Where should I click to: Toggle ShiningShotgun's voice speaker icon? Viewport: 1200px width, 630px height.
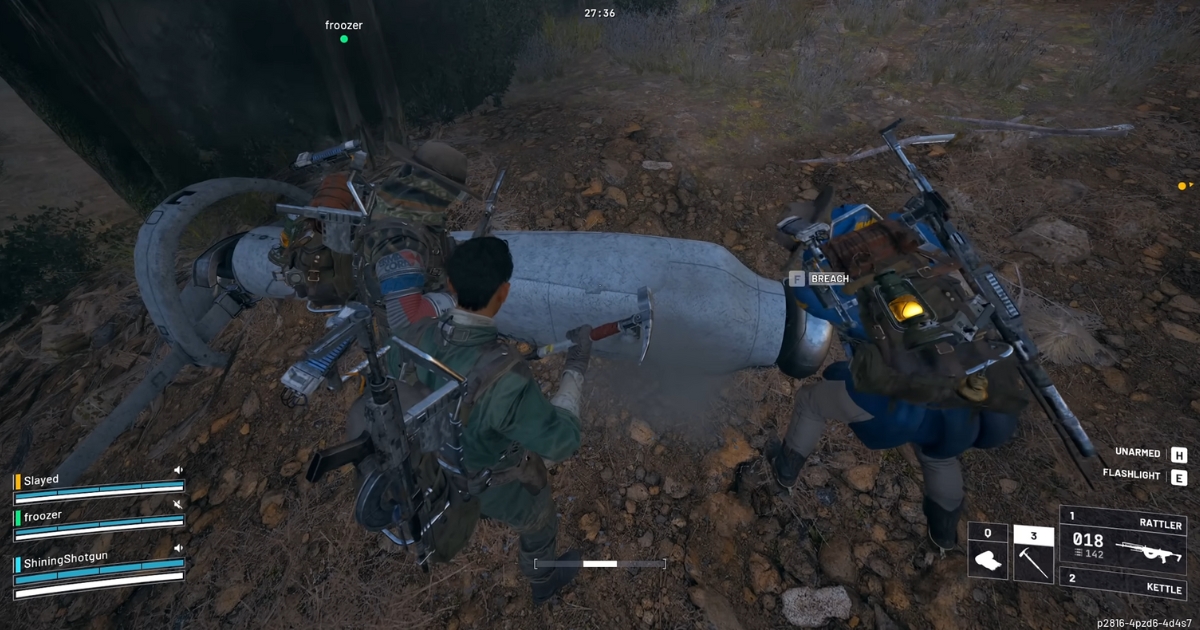coord(178,549)
